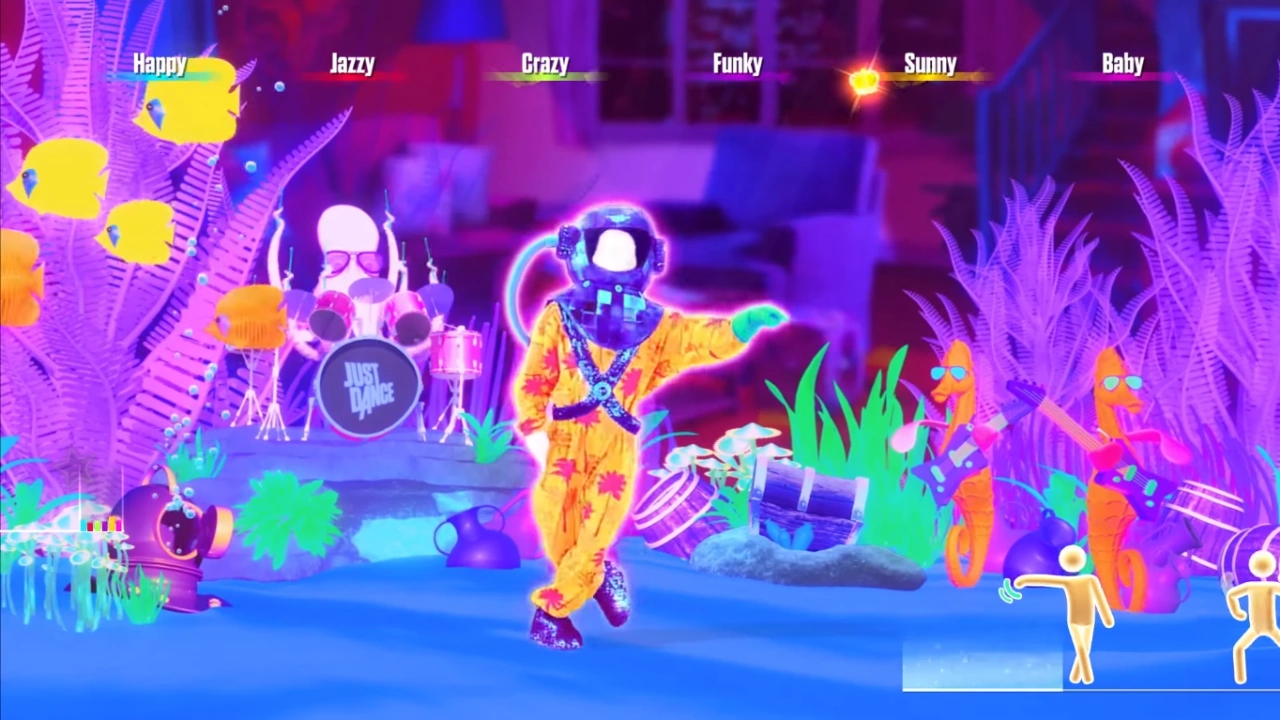Click the highlighted word Sunny
The width and height of the screenshot is (1280, 720).
(x=930, y=64)
